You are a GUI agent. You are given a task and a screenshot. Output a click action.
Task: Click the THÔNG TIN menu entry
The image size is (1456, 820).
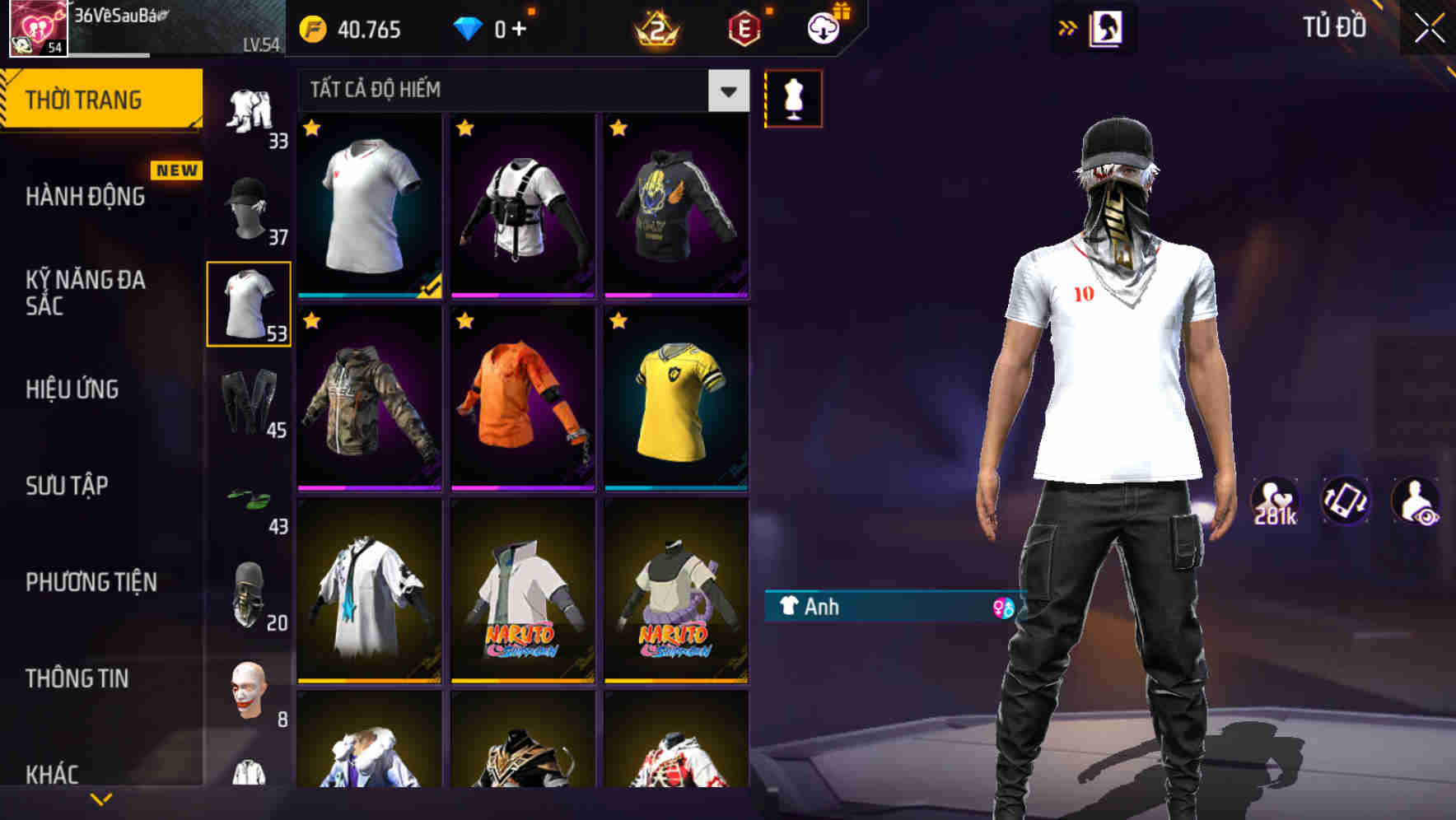tap(77, 678)
